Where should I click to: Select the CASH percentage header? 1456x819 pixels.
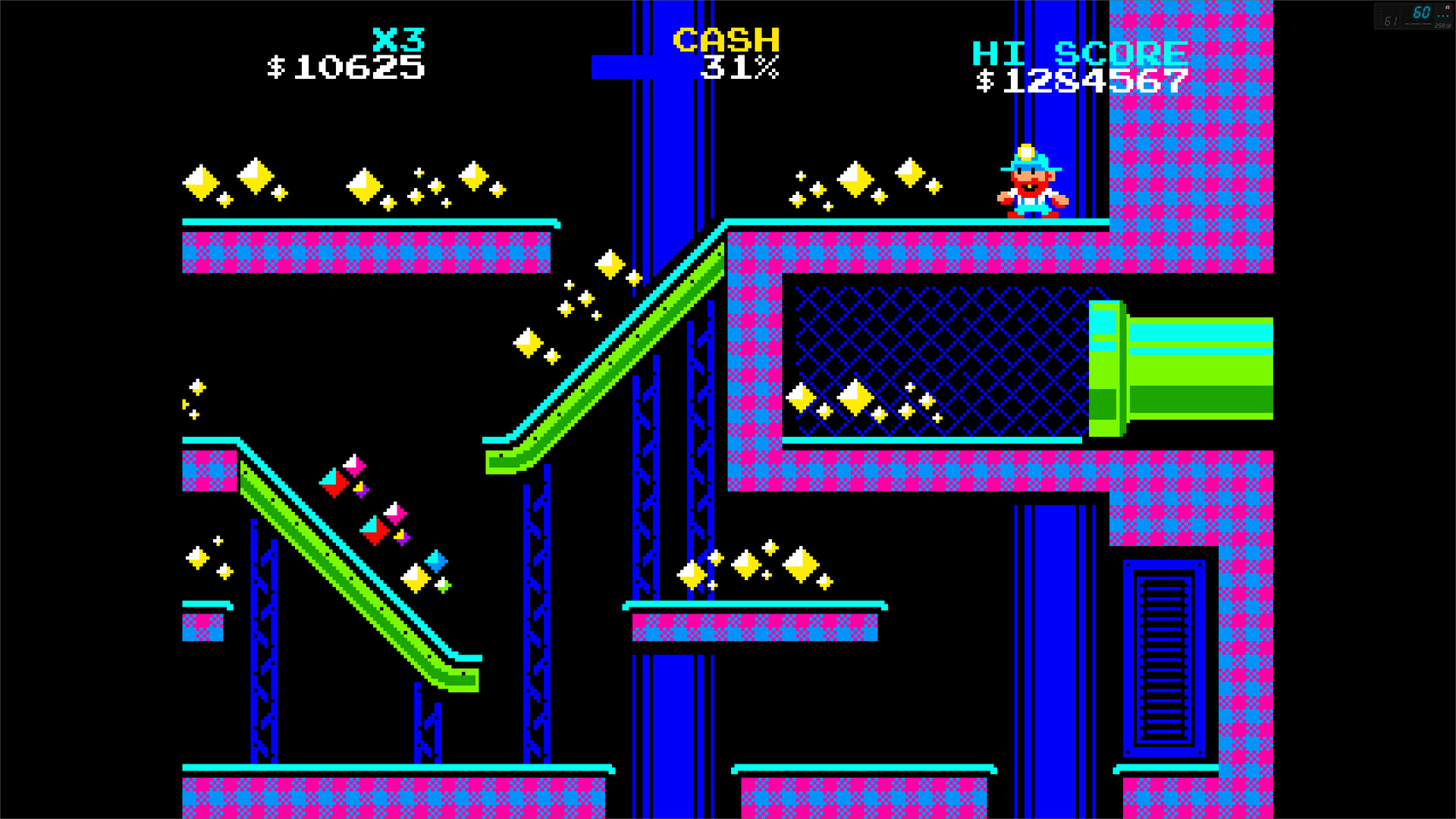726,38
